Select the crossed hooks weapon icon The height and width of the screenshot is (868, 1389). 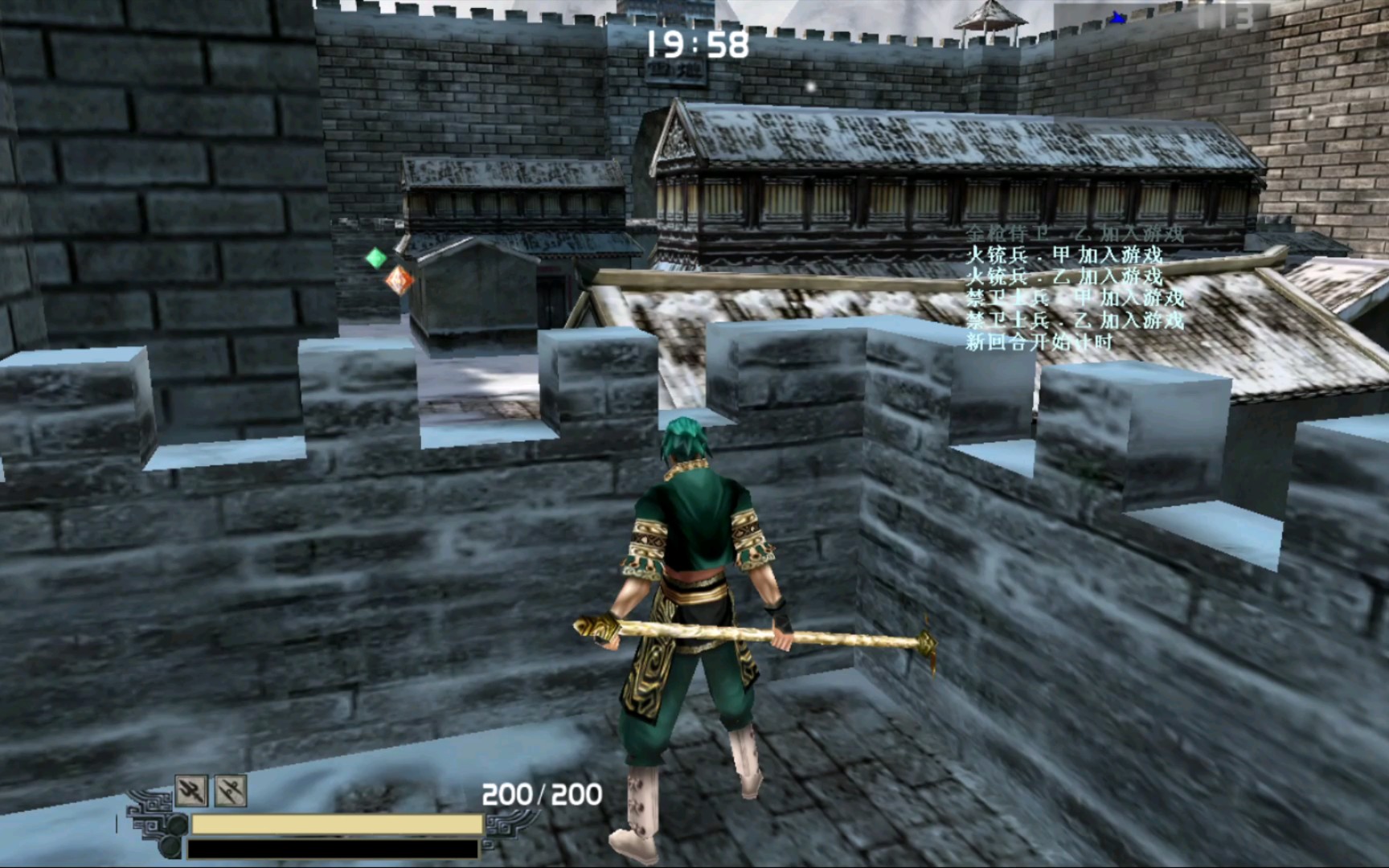231,791
